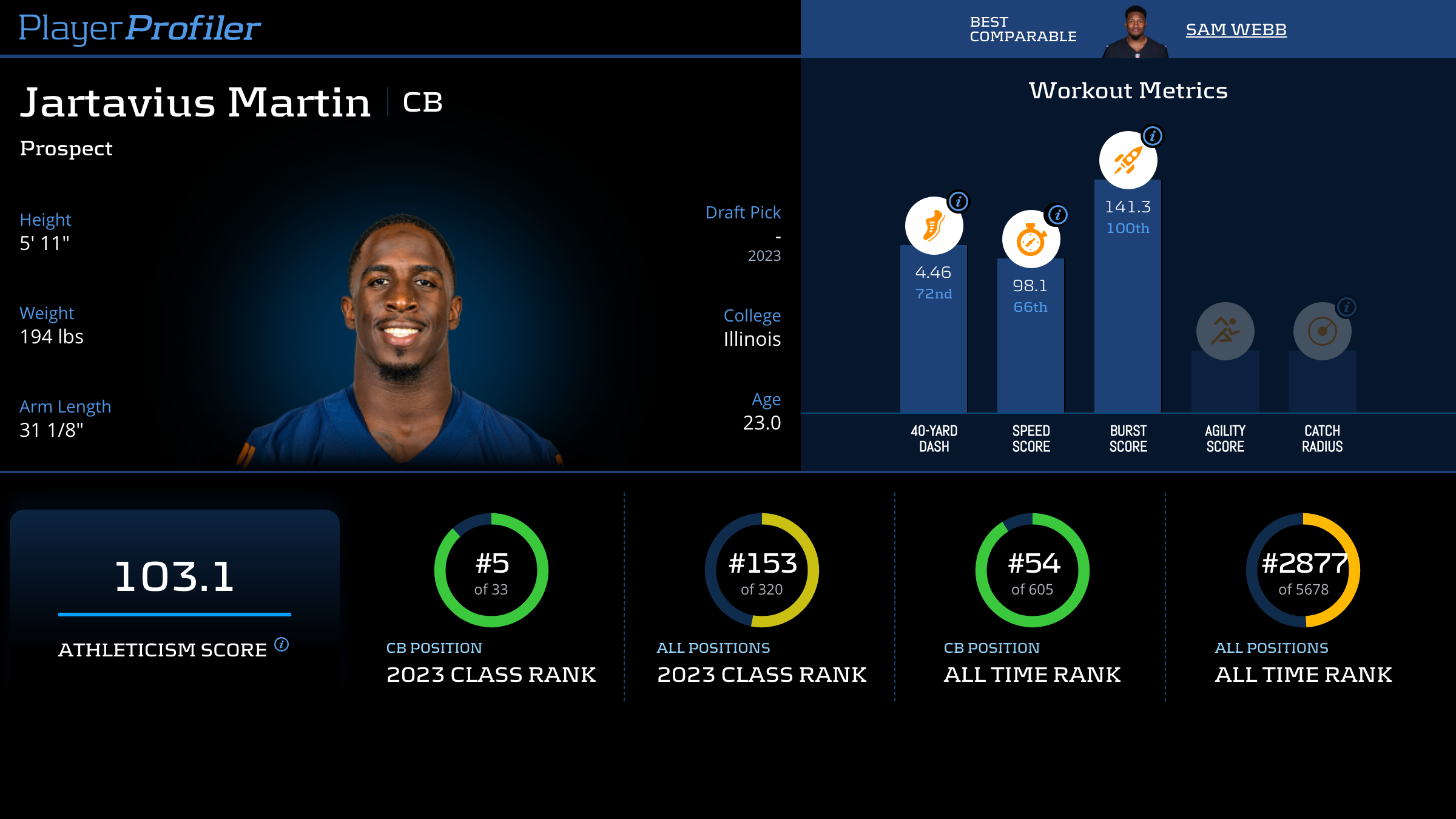This screenshot has width=1456, height=819.
Task: Click the greyed Agility Score runner icon
Action: pos(1225,331)
